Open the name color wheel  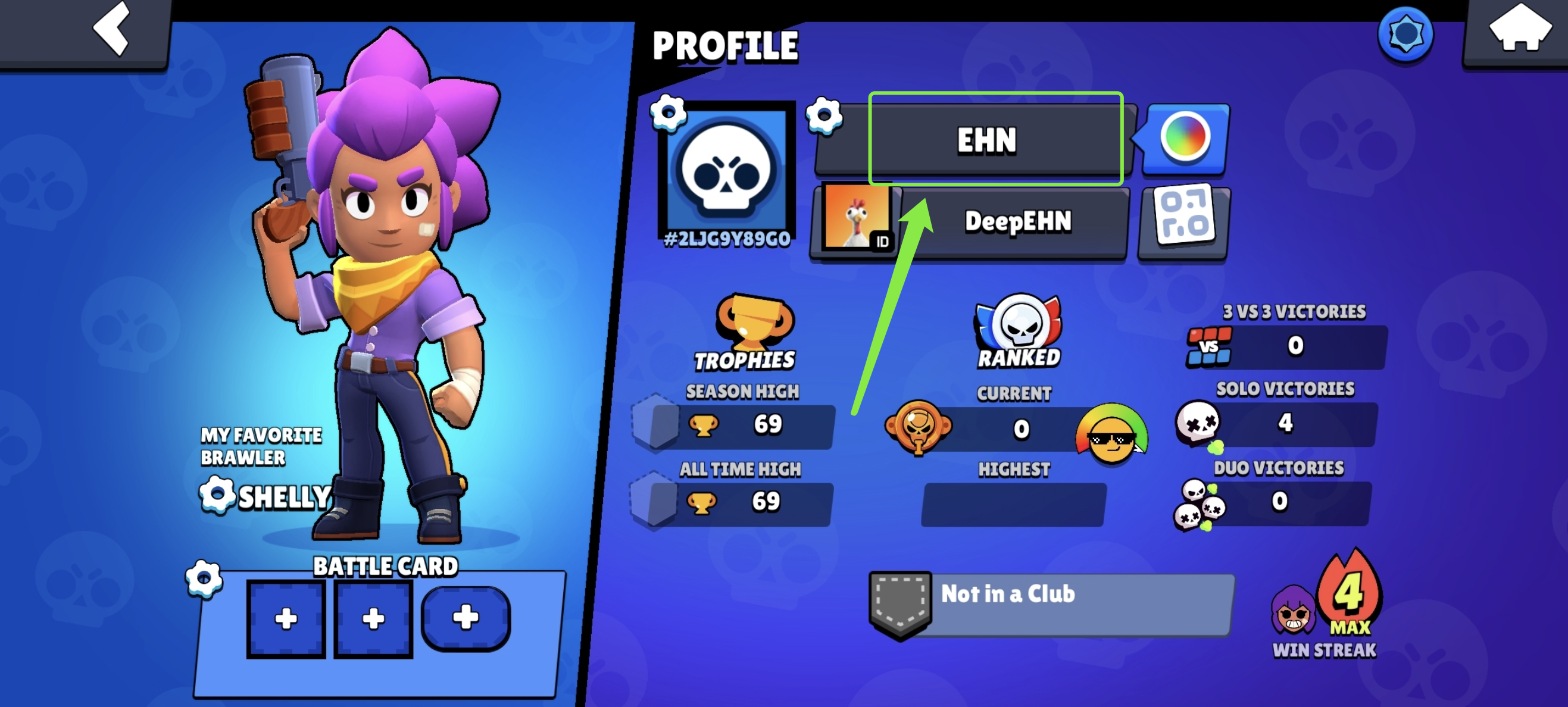click(x=1185, y=137)
